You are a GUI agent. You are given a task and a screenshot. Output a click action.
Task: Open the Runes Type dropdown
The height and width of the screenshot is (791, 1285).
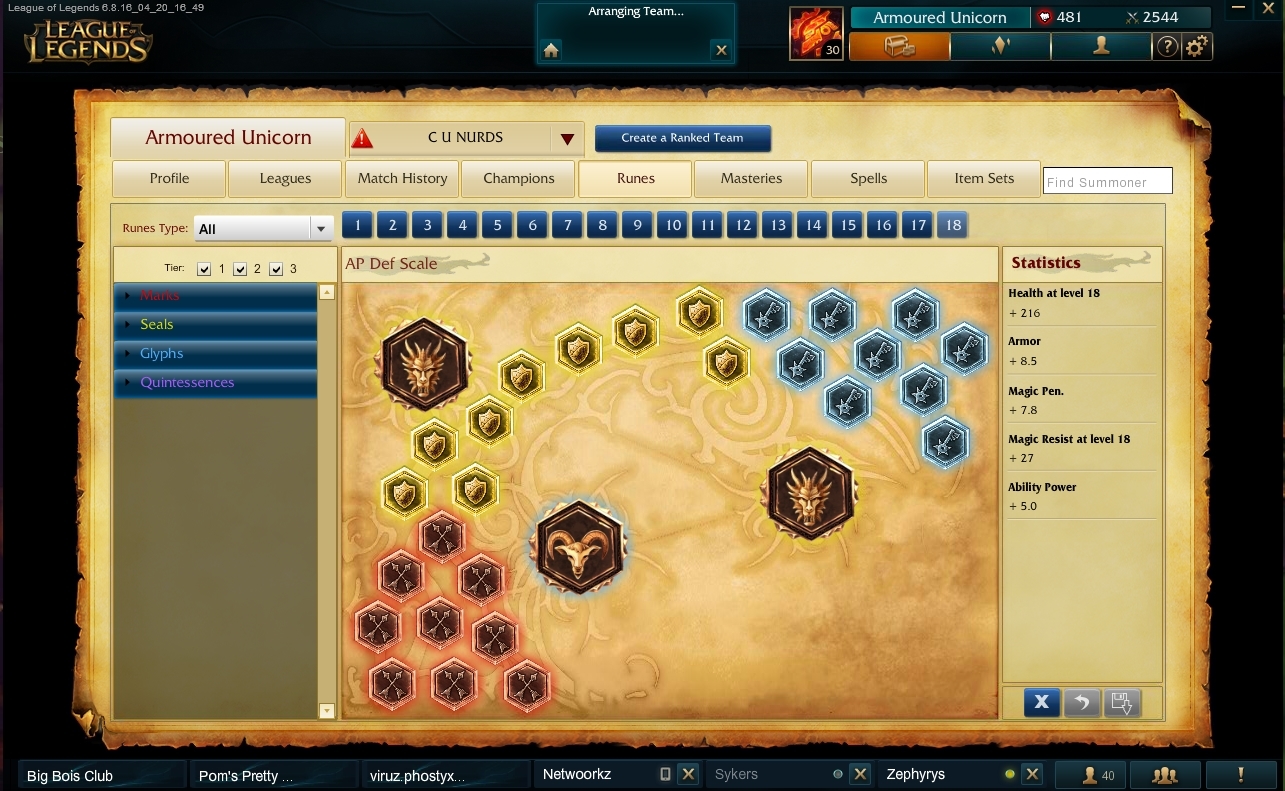pyautogui.click(x=321, y=228)
